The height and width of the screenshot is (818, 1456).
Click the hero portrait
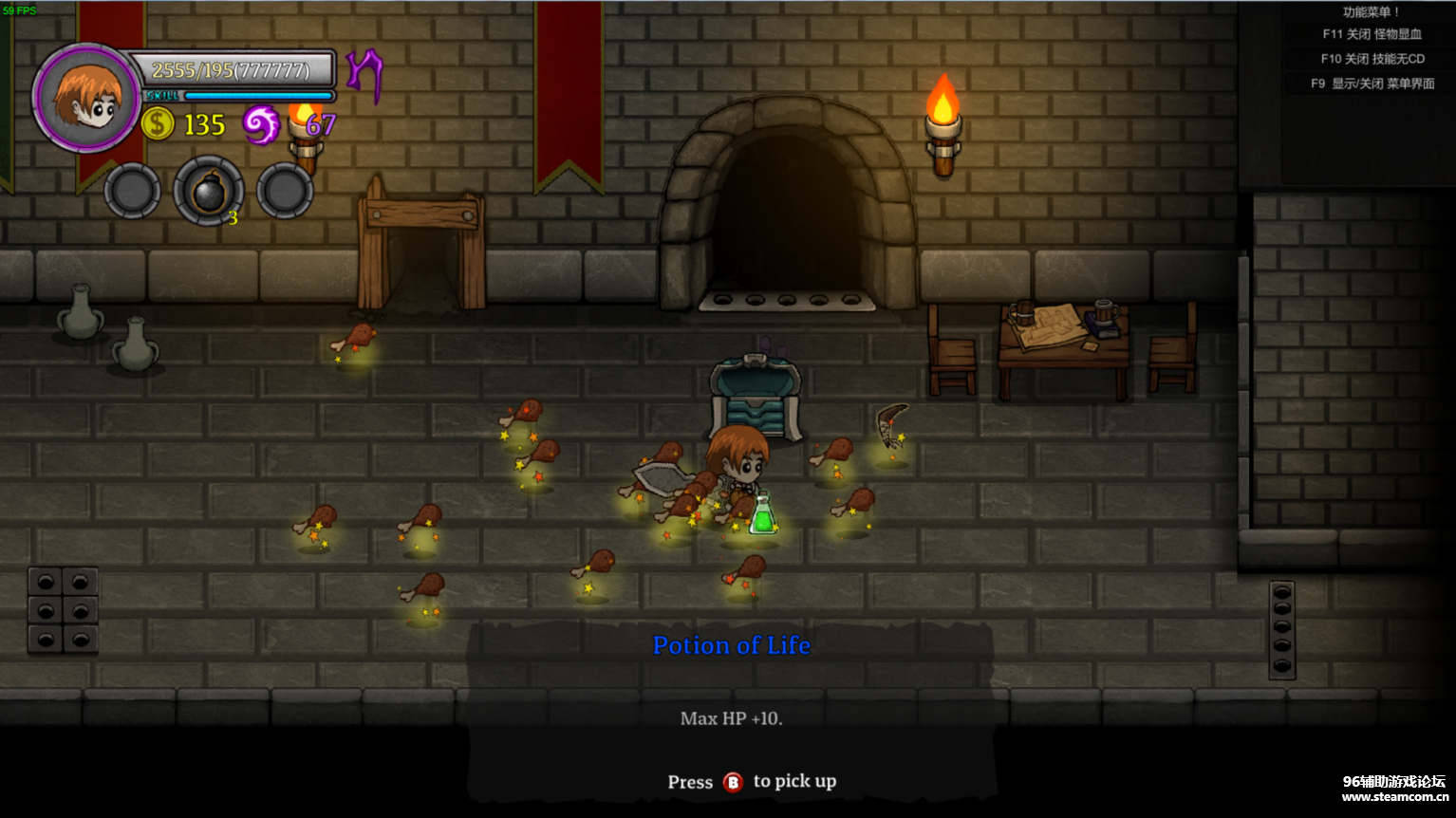point(86,98)
